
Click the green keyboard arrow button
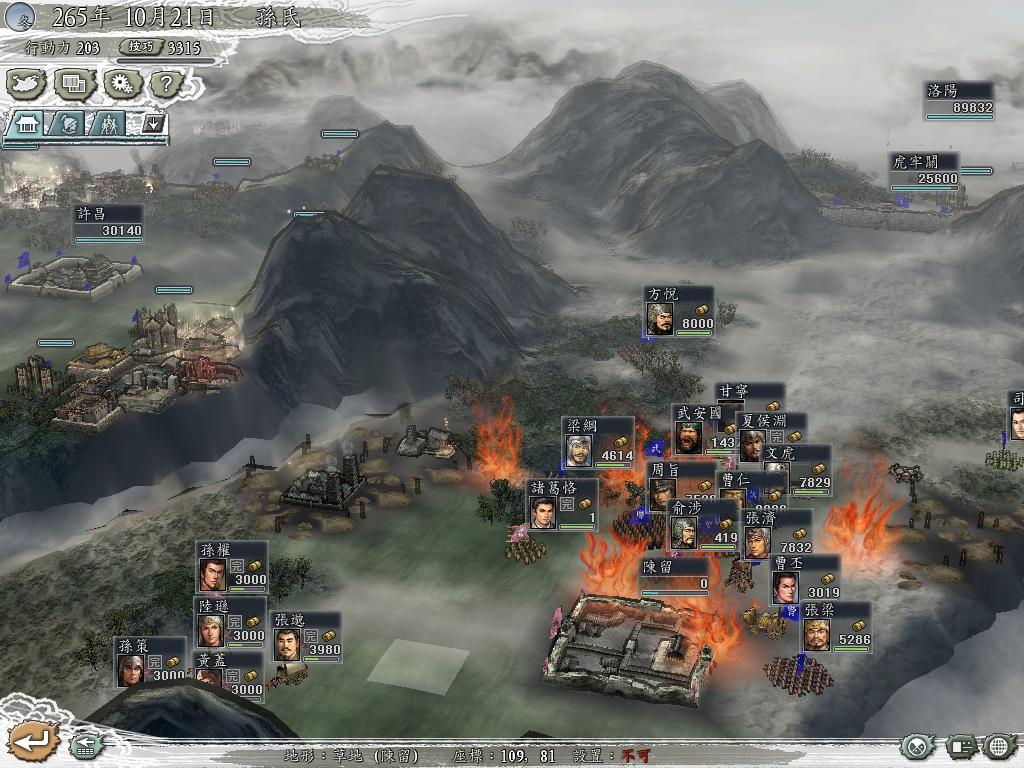(x=85, y=745)
